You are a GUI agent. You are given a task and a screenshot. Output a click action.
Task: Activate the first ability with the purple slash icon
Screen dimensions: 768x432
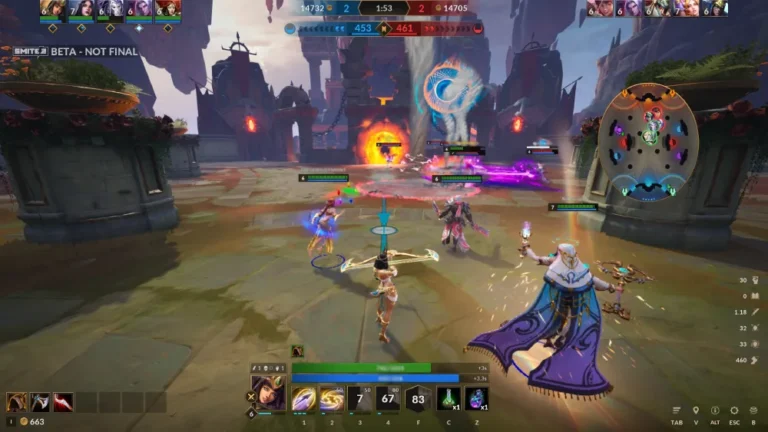coord(304,399)
